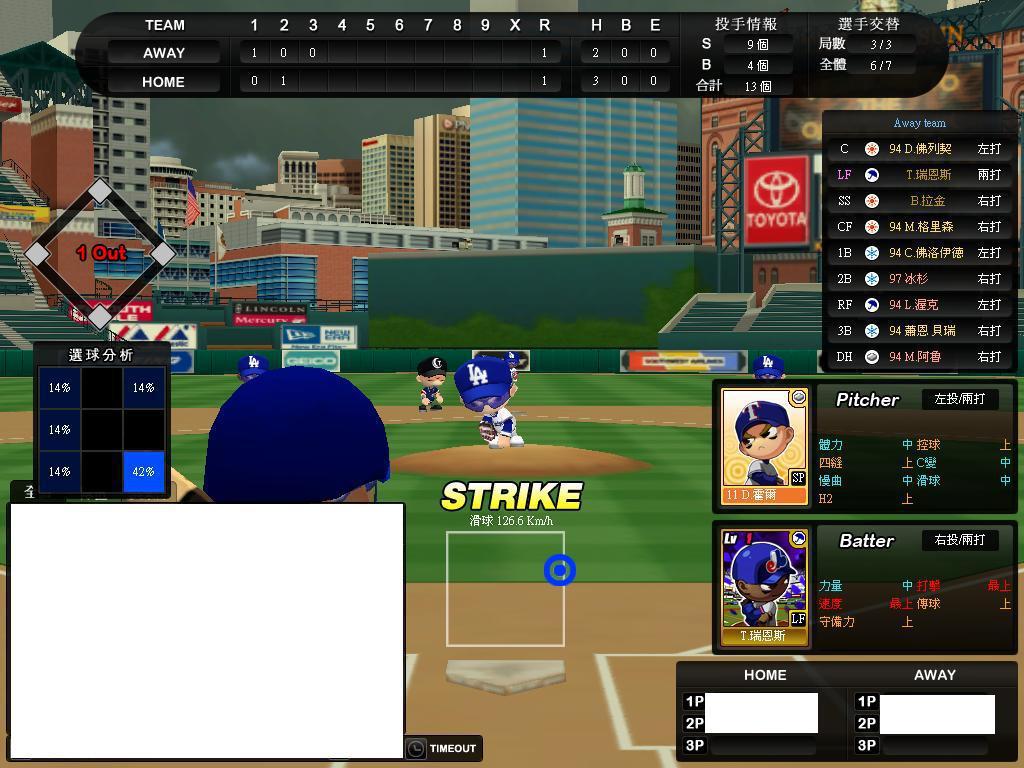Click the TIMEOUT button
Screen dimensions: 1024x768
pyautogui.click(x=443, y=748)
